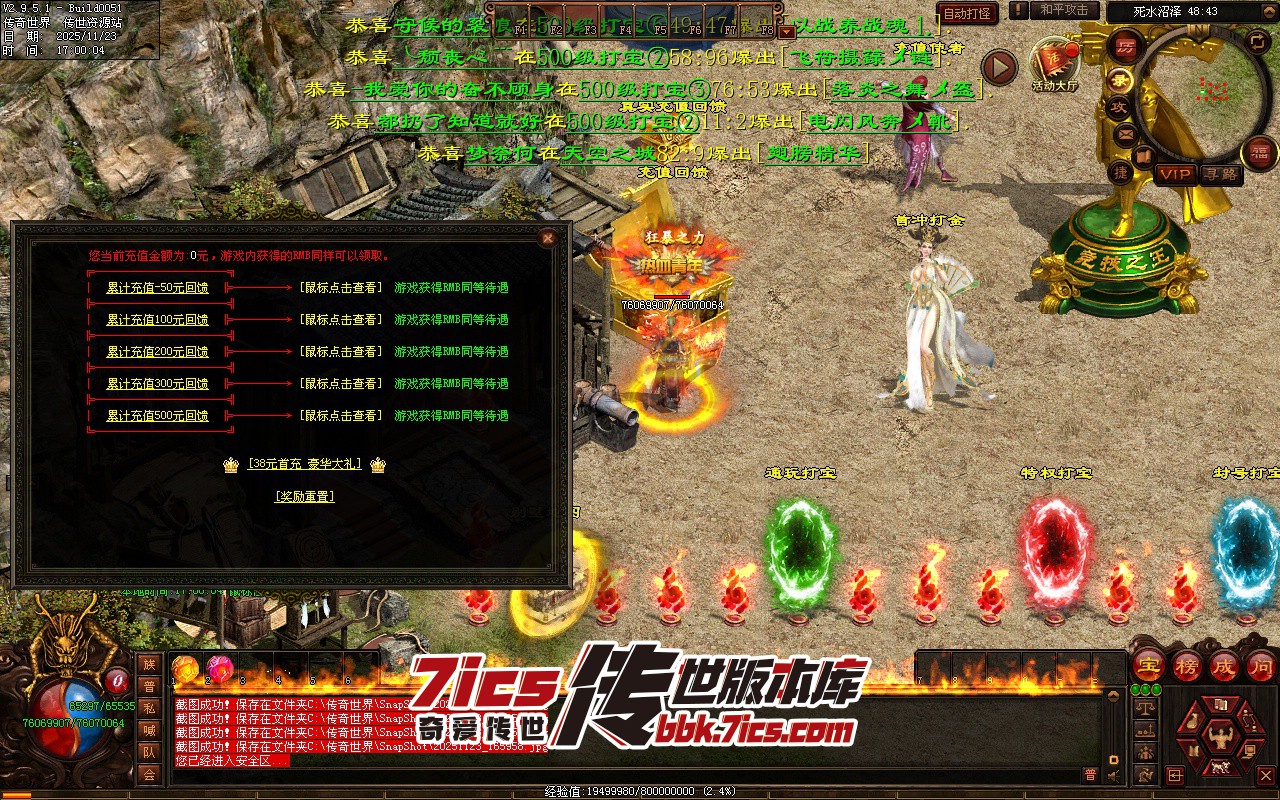Toggle the 自动打怪 auto-fight button
Viewport: 1280px width, 800px height.
pyautogui.click(x=967, y=14)
